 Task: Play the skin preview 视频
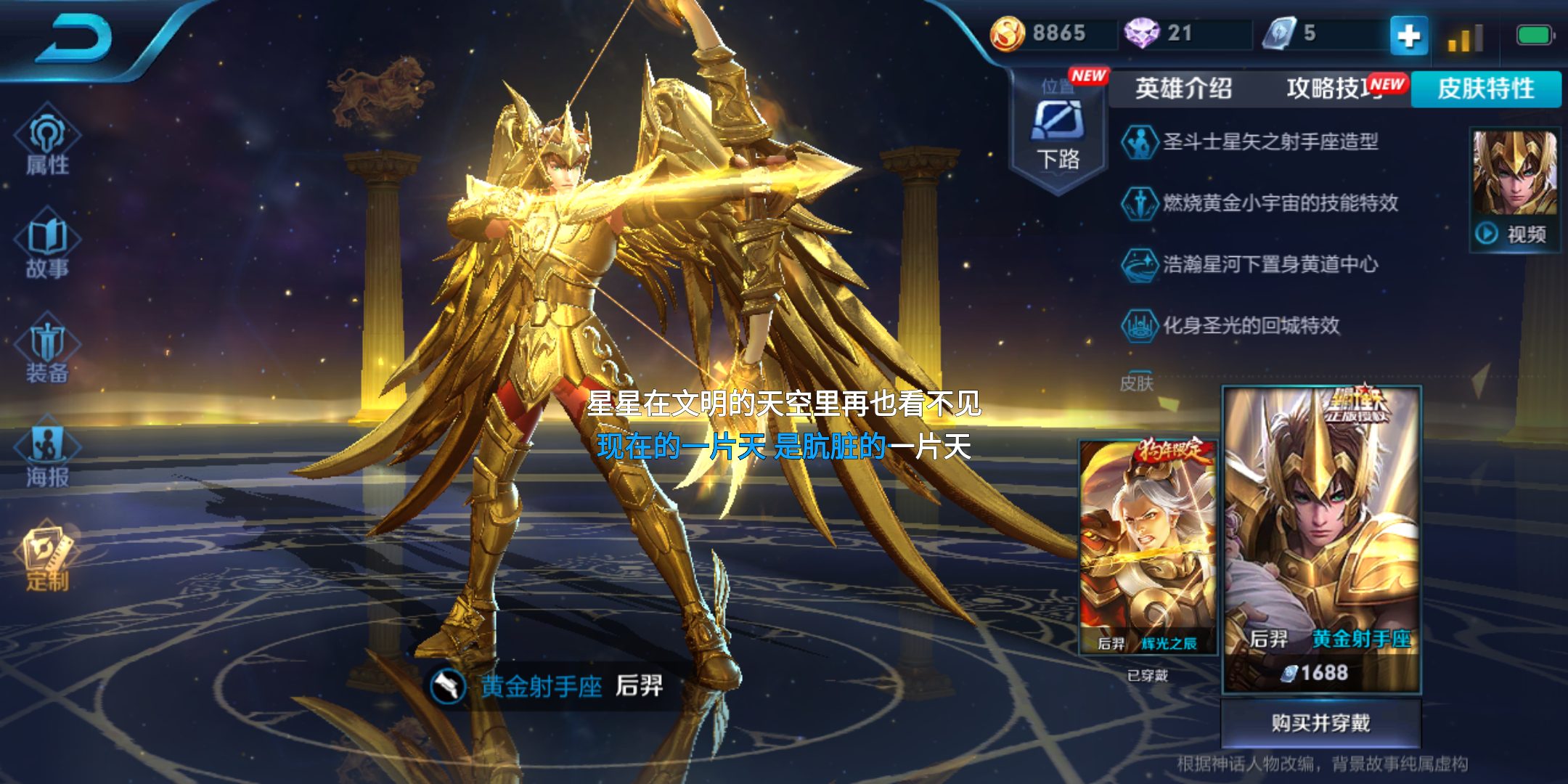tap(1515, 190)
